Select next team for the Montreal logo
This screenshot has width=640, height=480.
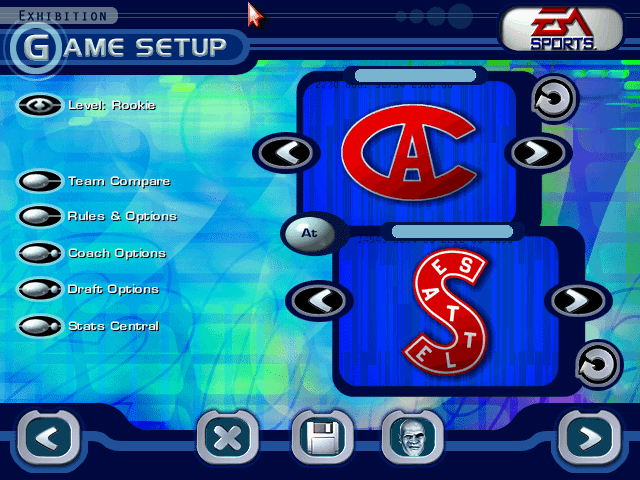(x=540, y=152)
